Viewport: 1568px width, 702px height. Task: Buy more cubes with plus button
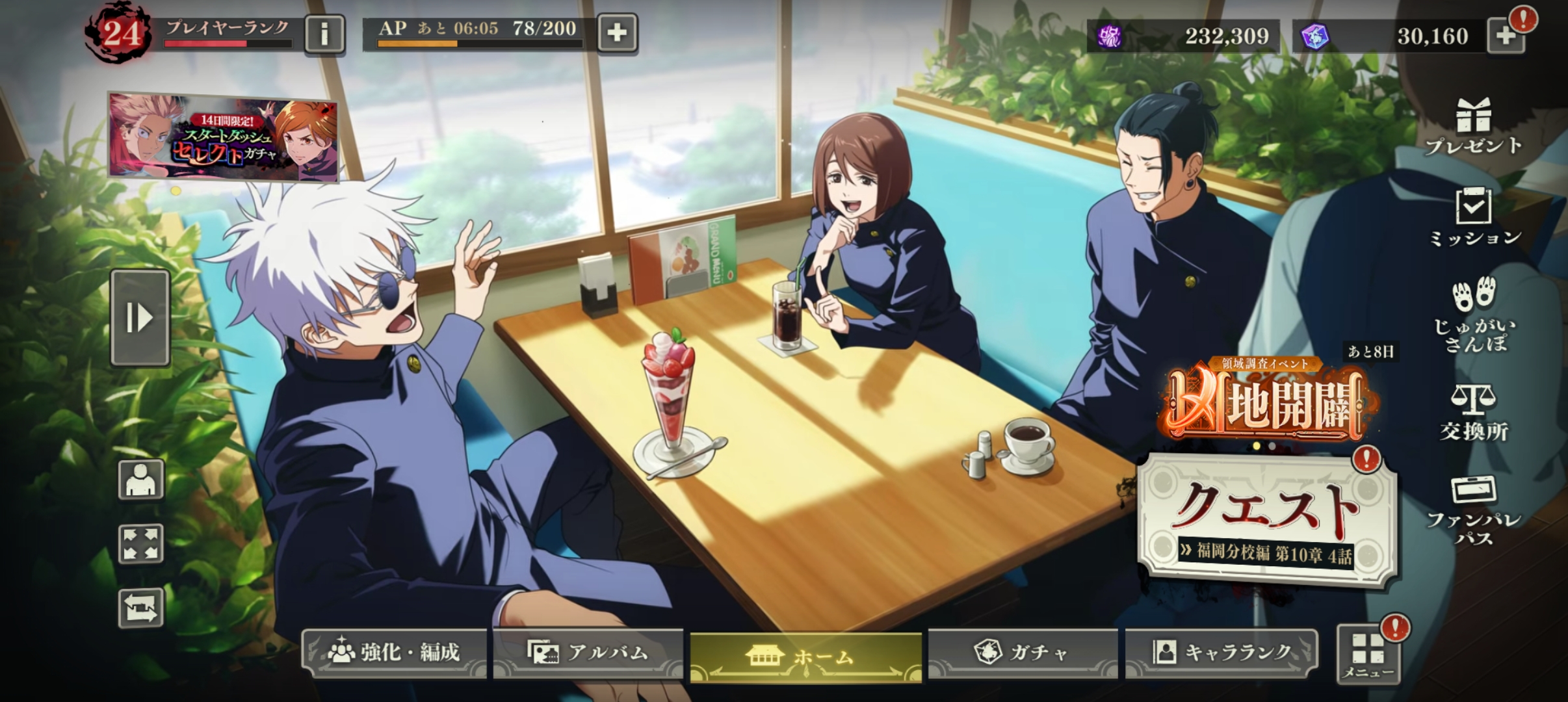1506,36
